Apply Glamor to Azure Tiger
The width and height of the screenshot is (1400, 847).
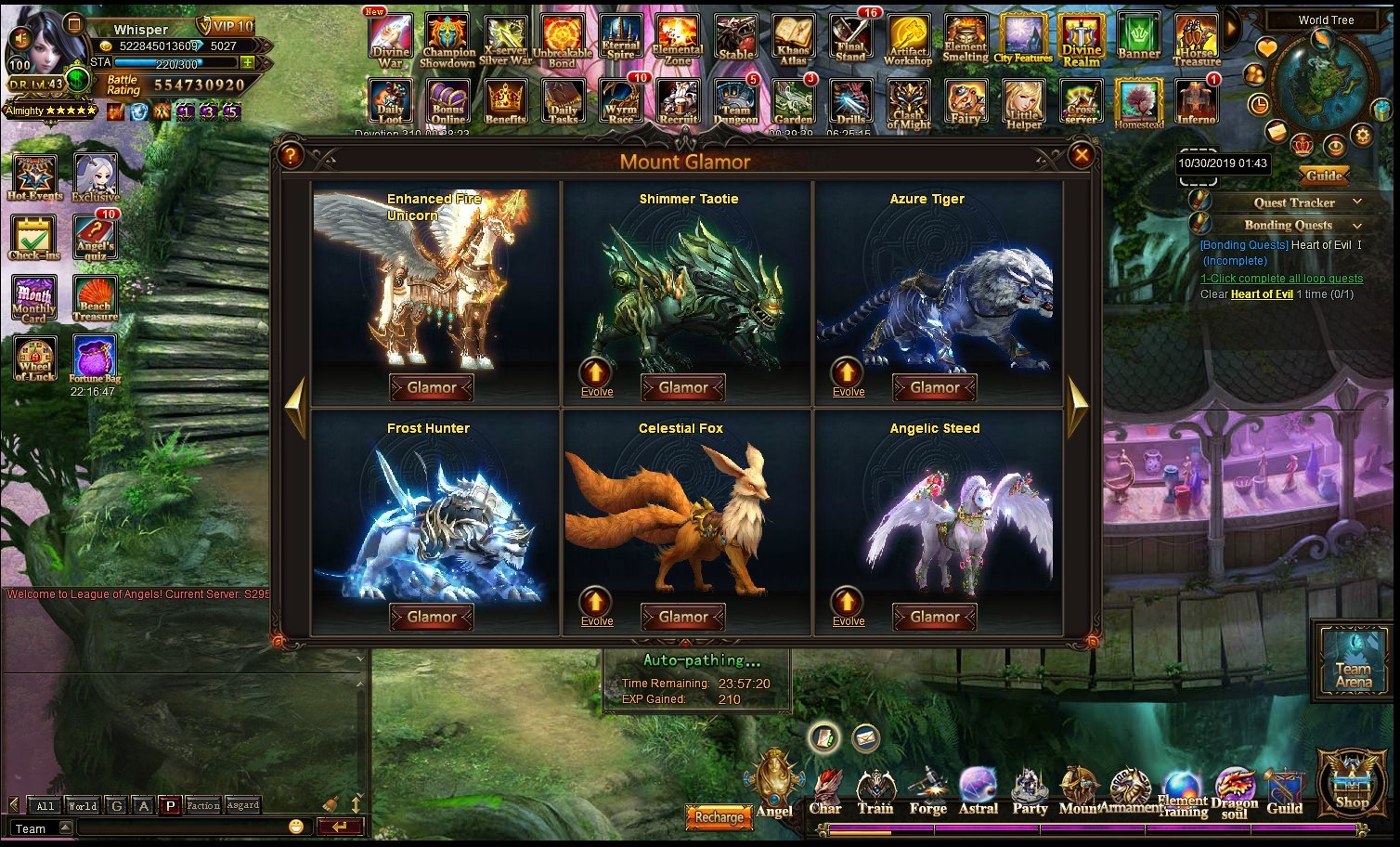[934, 387]
